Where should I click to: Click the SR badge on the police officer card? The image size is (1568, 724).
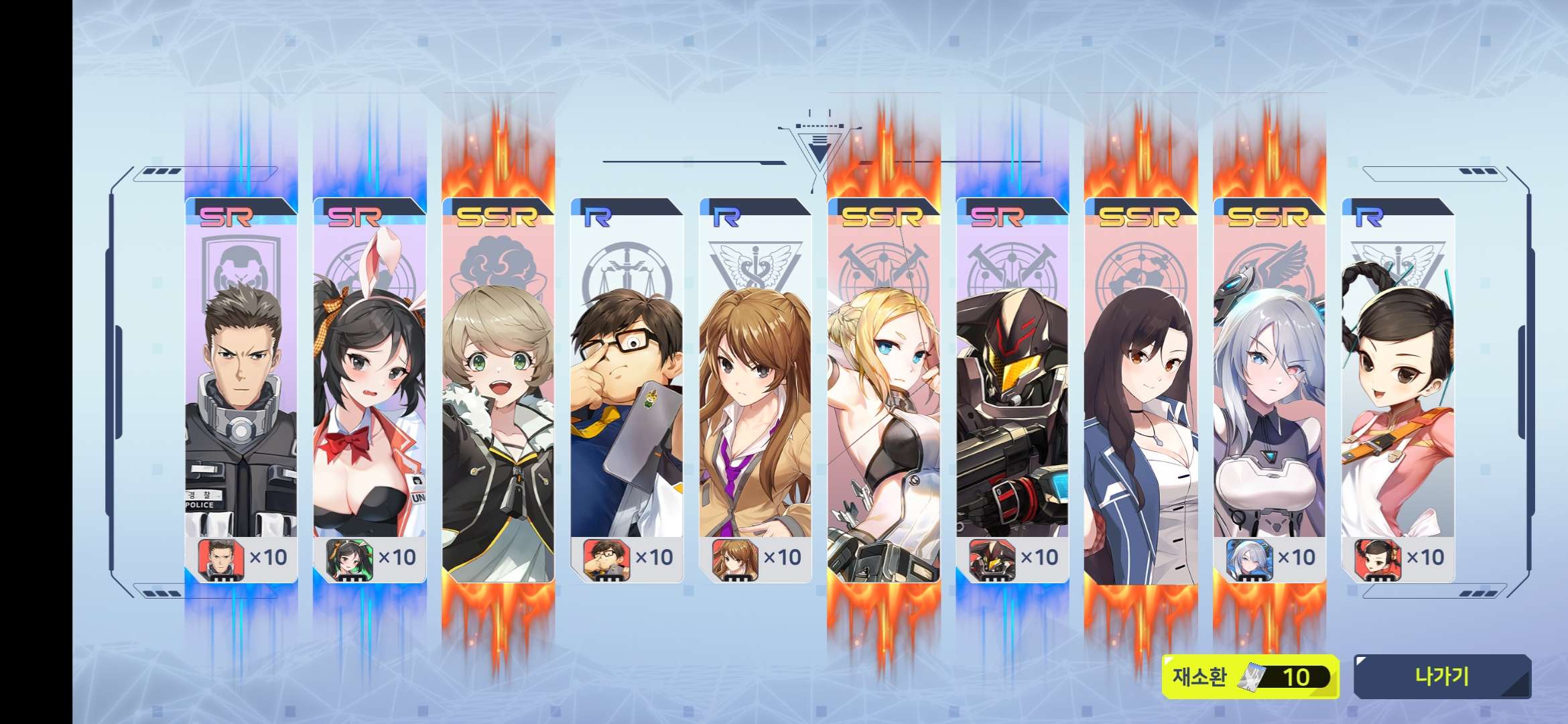224,216
